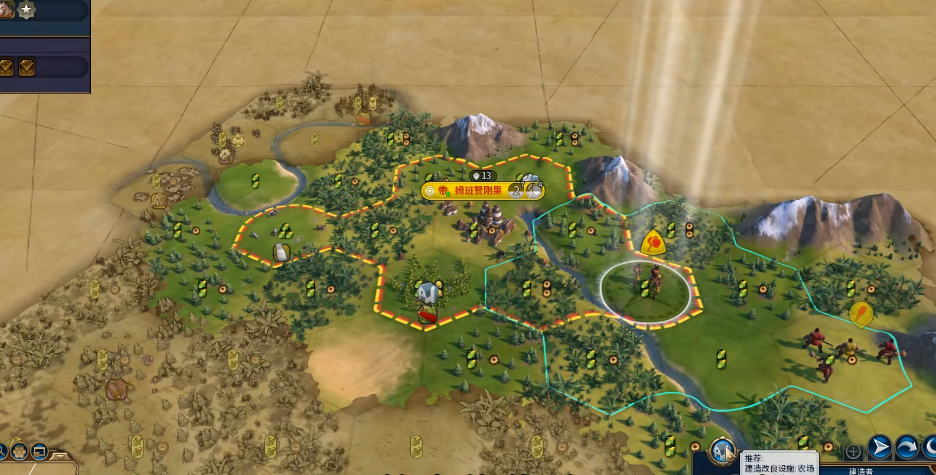Choose the move-to arrow unit action
936x475 pixels.
880,448
